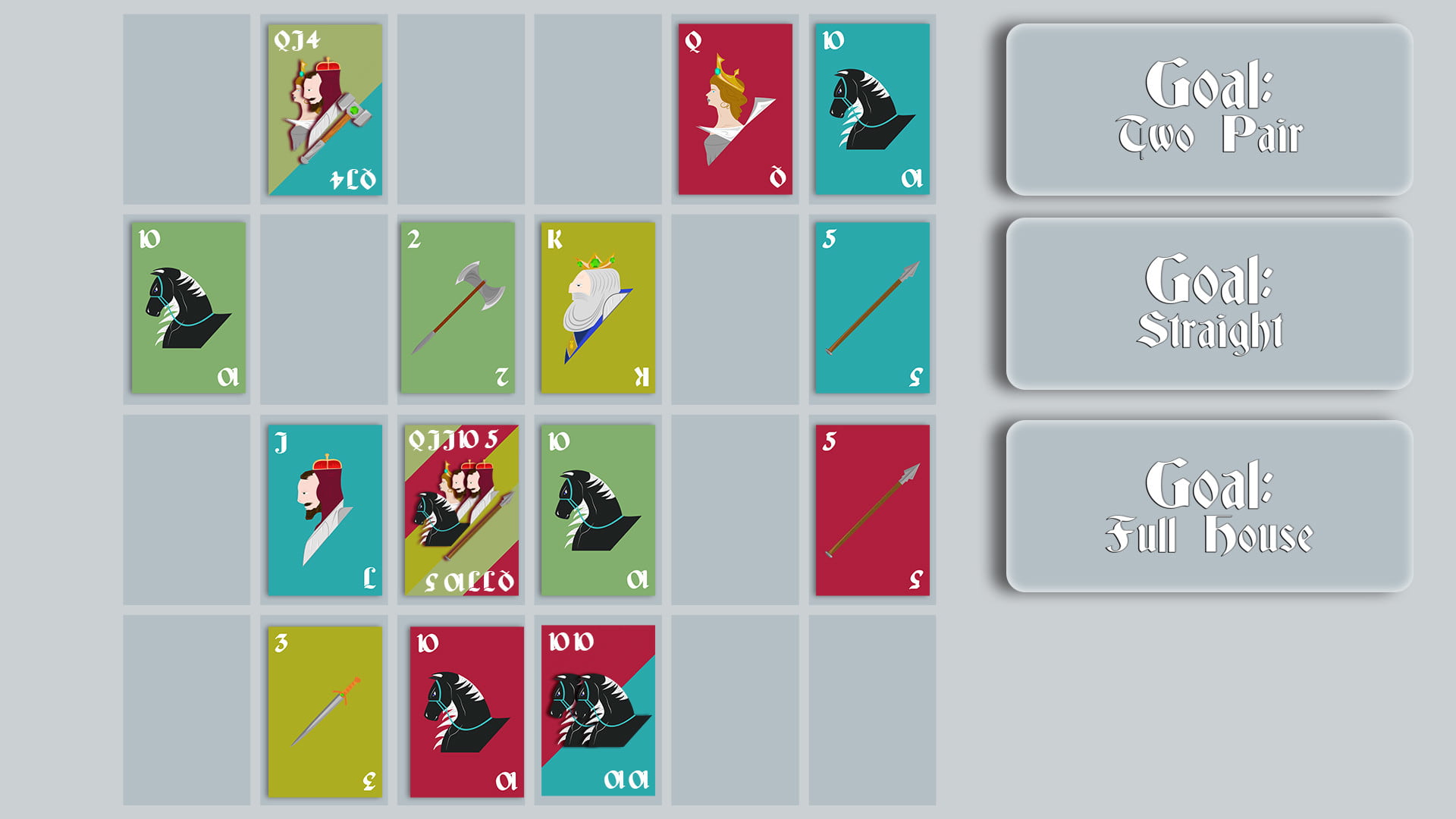
Task: Click the empty slot above the King card
Action: [597, 106]
